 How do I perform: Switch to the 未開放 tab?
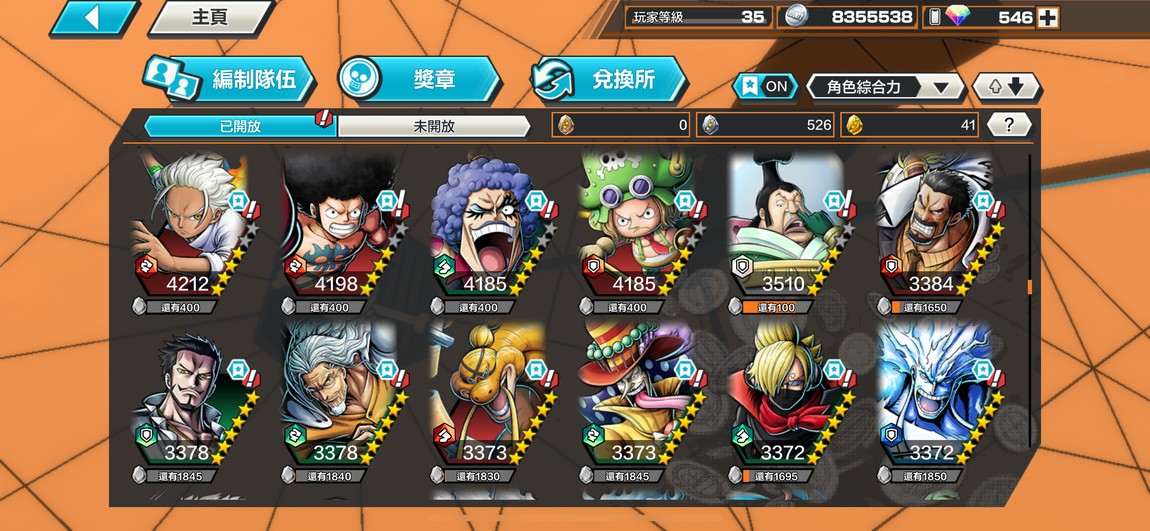point(433,126)
